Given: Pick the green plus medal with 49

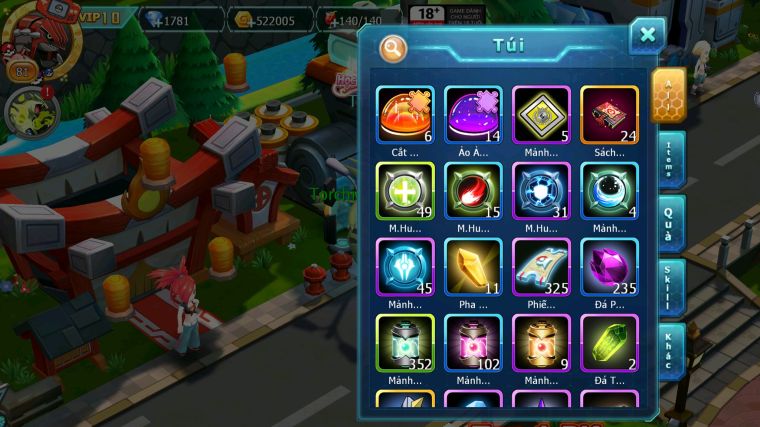Looking at the screenshot, I should click(405, 190).
